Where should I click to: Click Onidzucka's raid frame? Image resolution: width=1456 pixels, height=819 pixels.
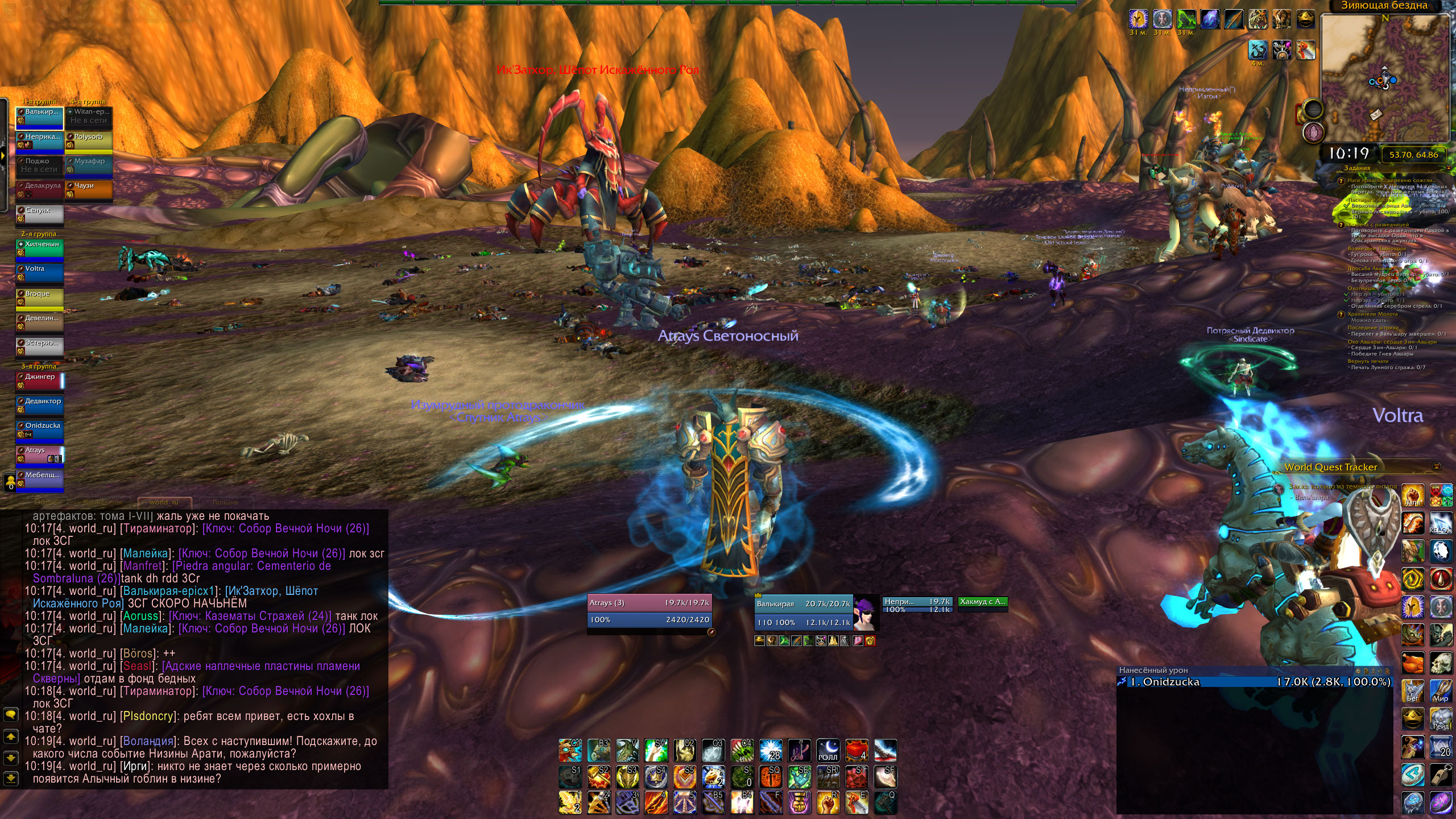pos(39,430)
